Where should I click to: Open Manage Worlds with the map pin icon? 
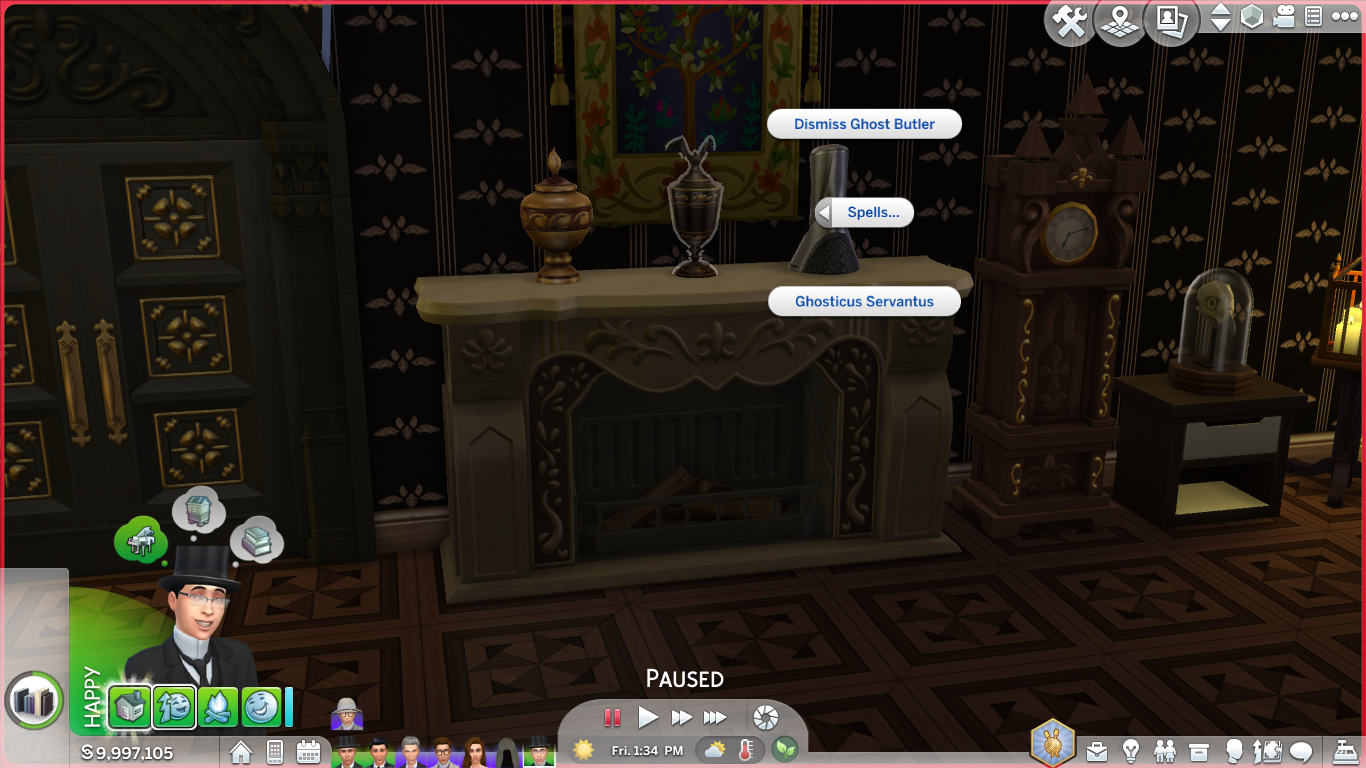(x=1121, y=18)
